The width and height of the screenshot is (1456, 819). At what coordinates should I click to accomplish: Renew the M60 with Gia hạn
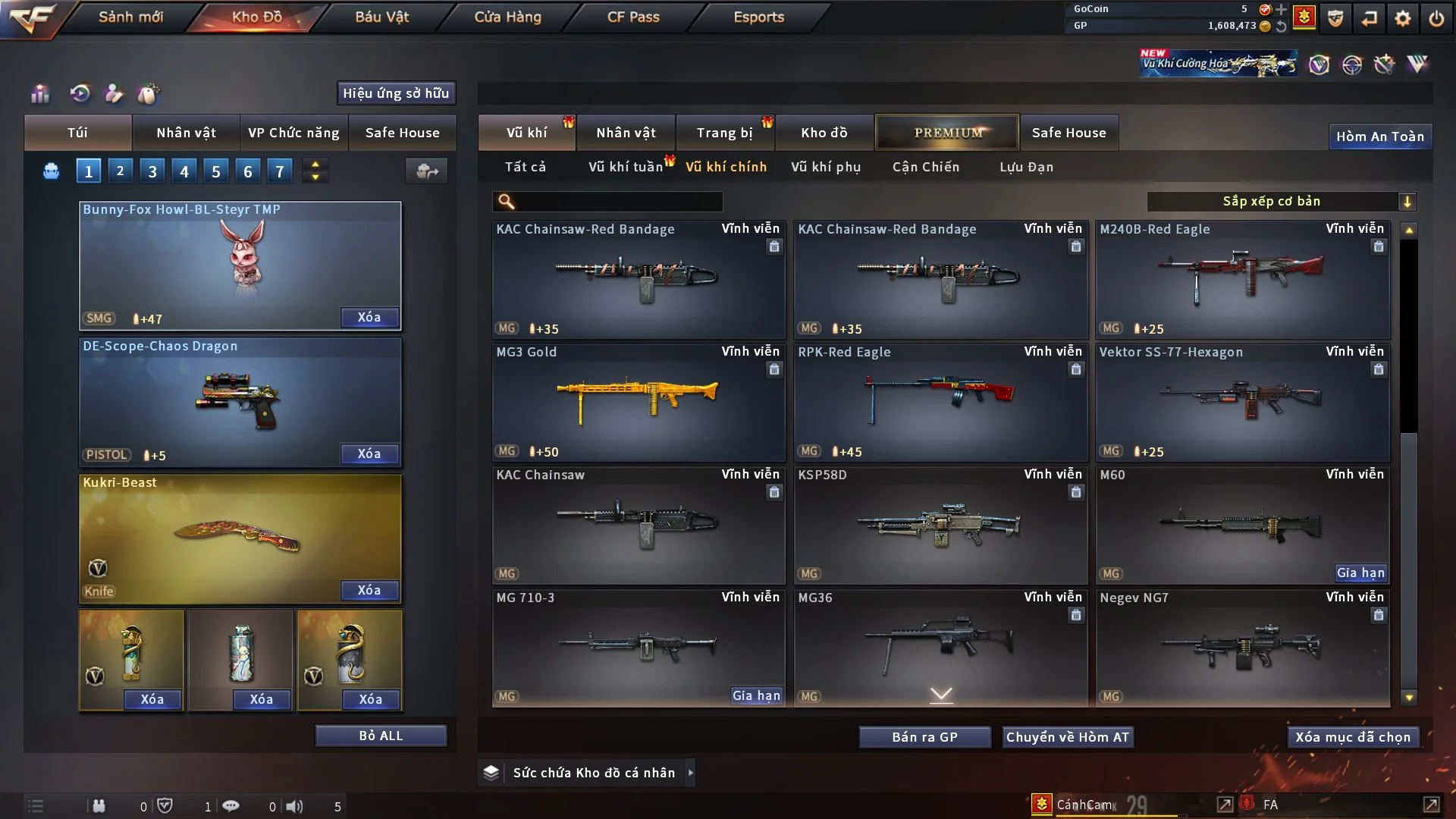[x=1360, y=573]
